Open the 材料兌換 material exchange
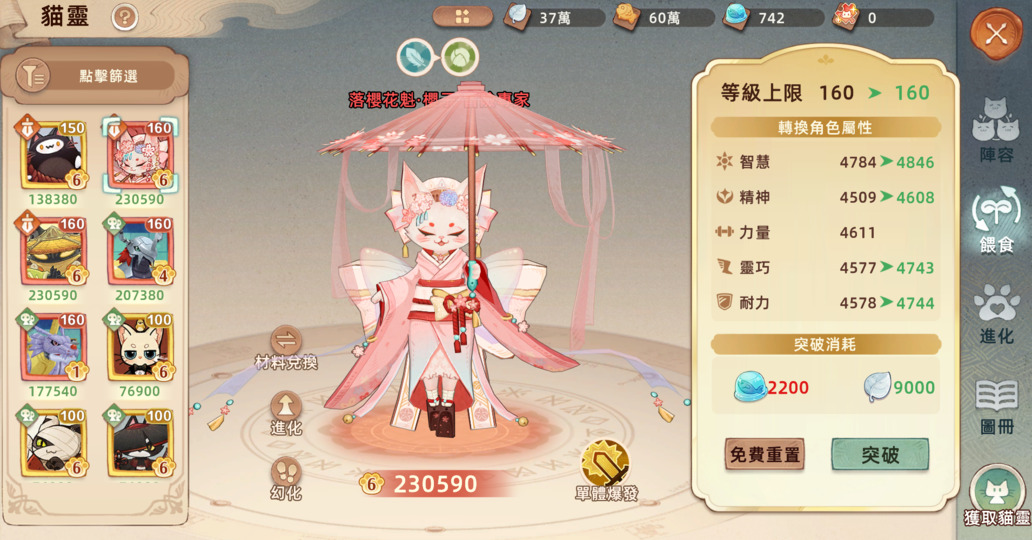This screenshot has width=1032, height=540. 286,345
